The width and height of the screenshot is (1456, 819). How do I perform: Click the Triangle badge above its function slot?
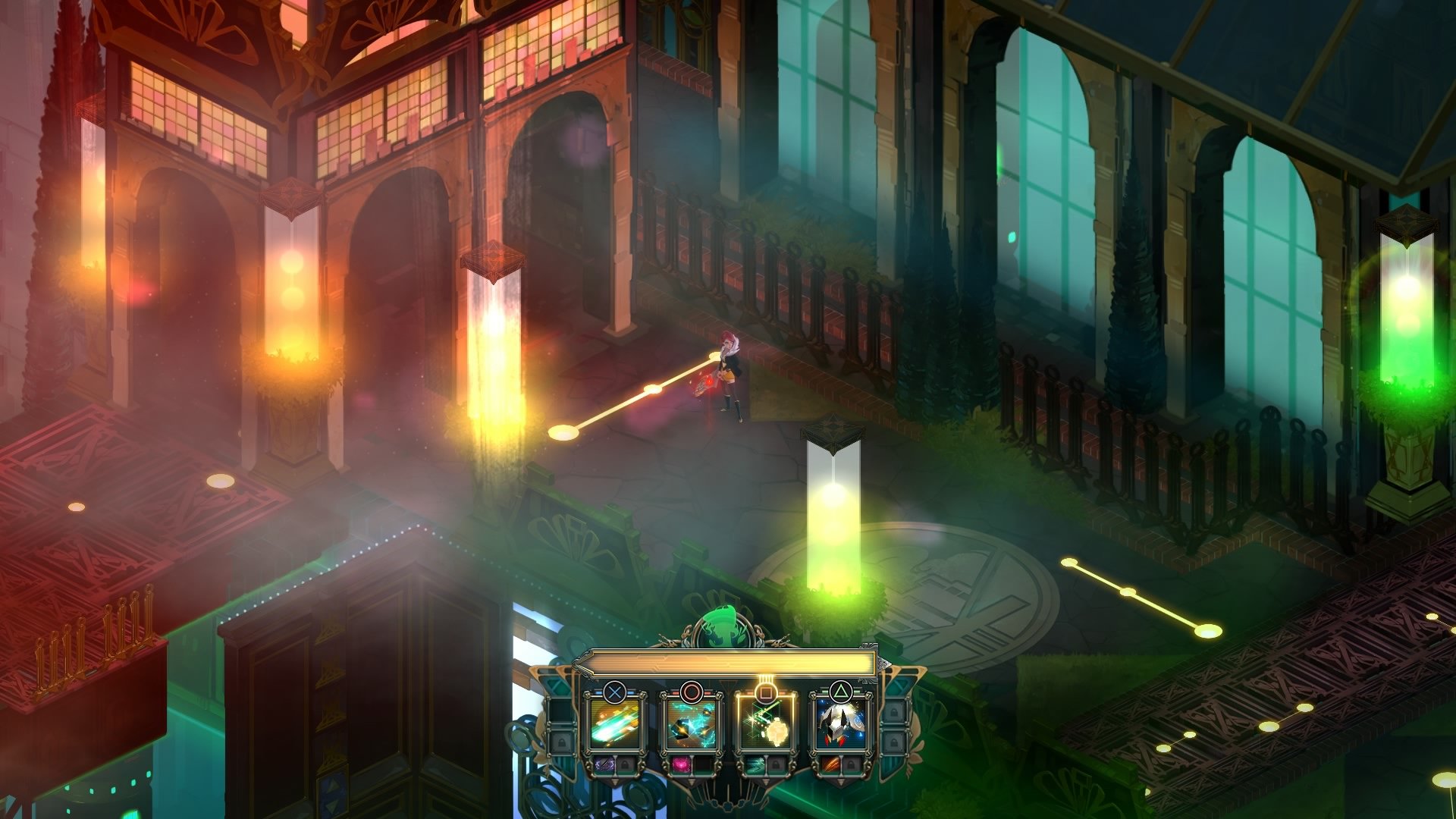click(x=842, y=689)
